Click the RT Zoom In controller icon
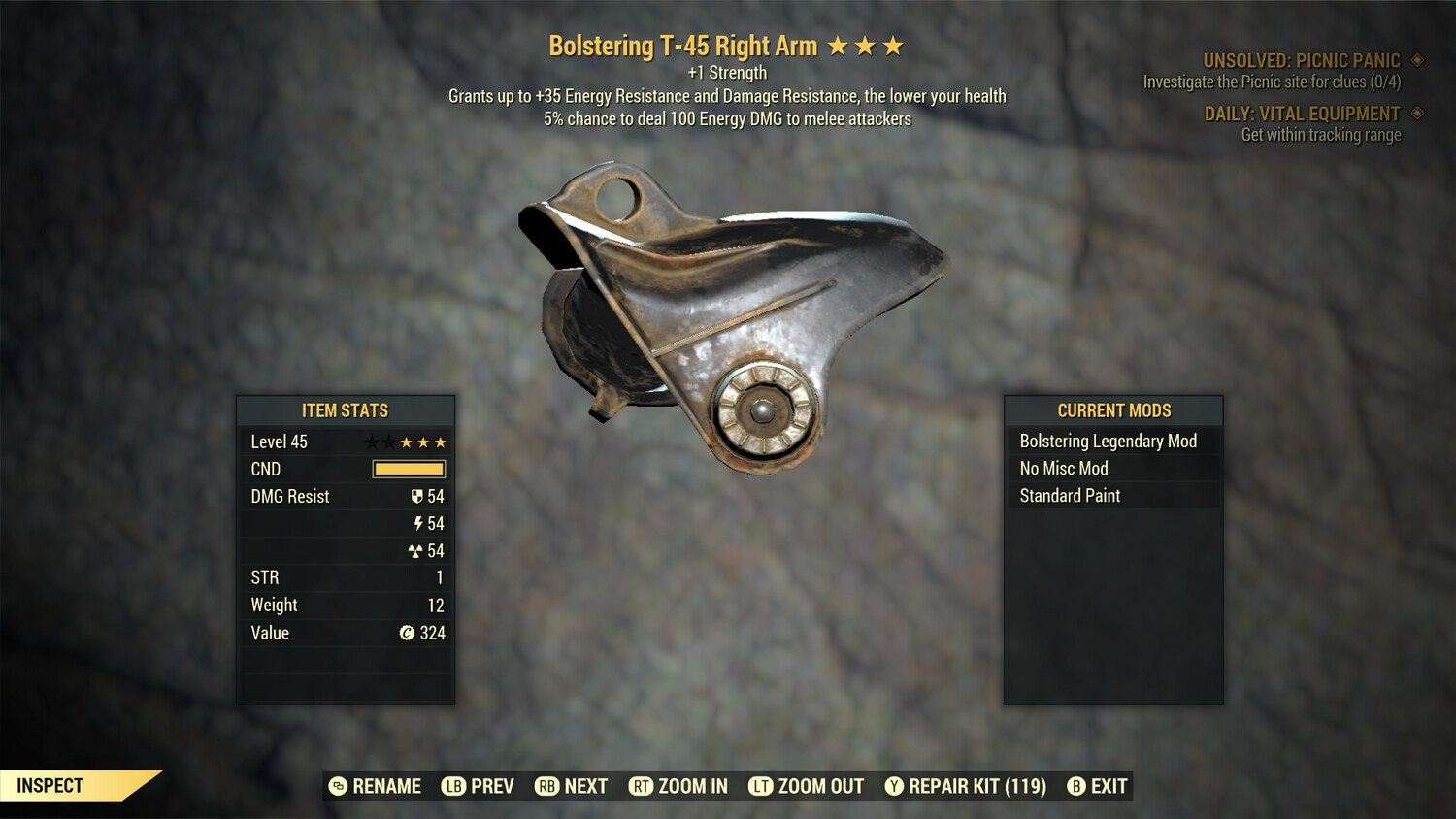This screenshot has width=1456, height=819. tap(642, 786)
